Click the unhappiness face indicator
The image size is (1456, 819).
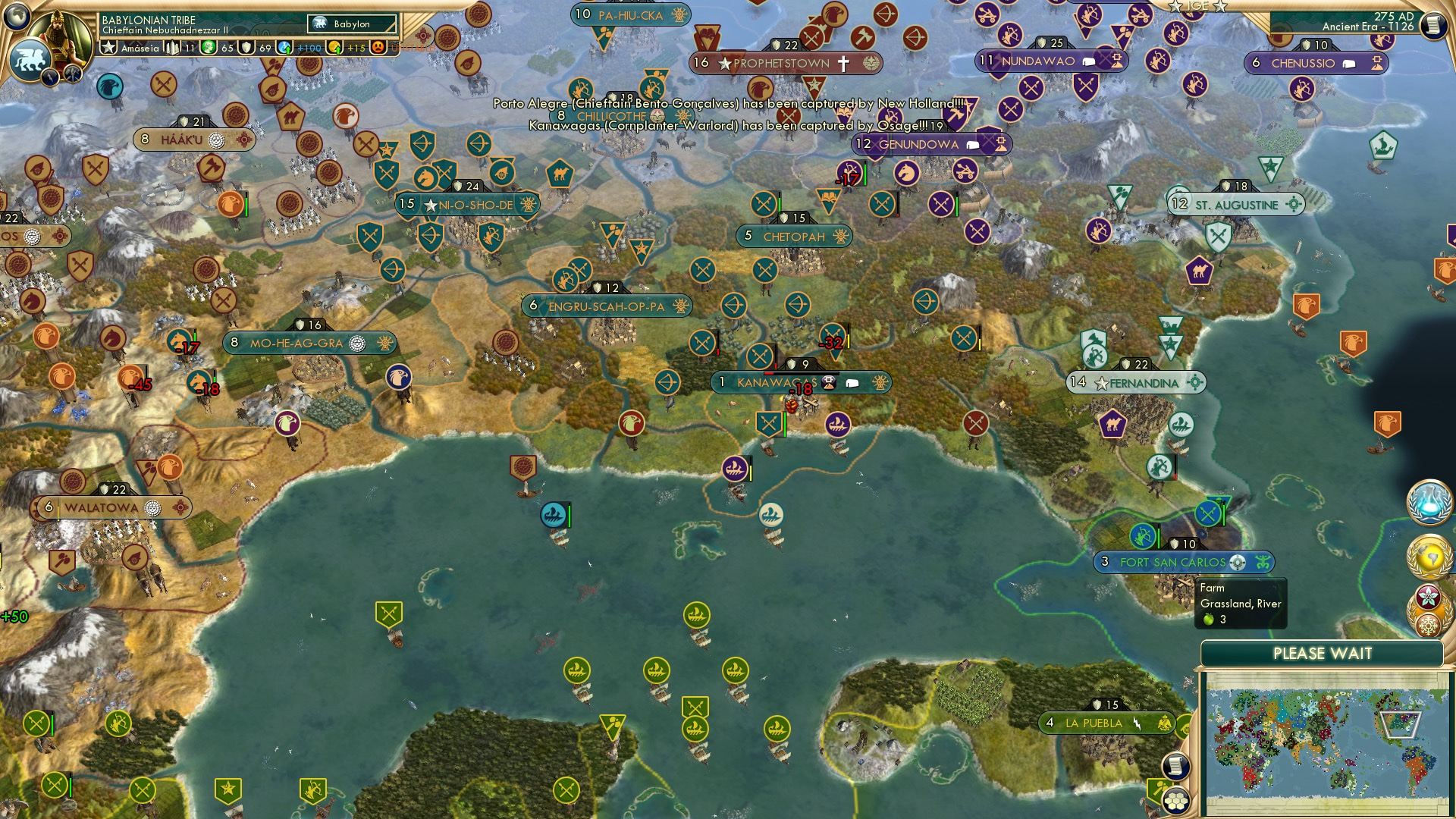pos(374,47)
